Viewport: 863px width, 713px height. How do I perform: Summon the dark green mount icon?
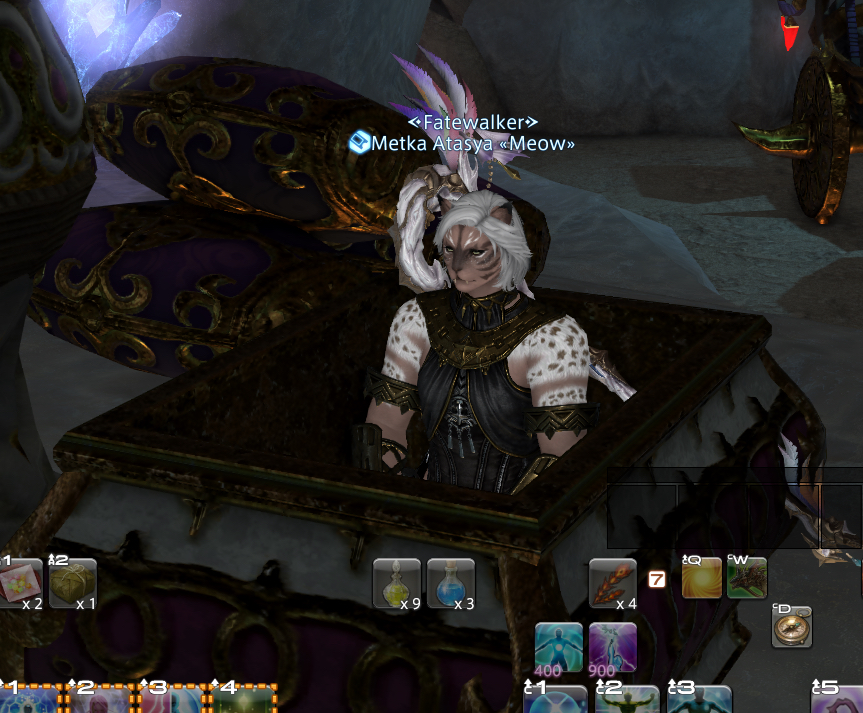coord(746,578)
